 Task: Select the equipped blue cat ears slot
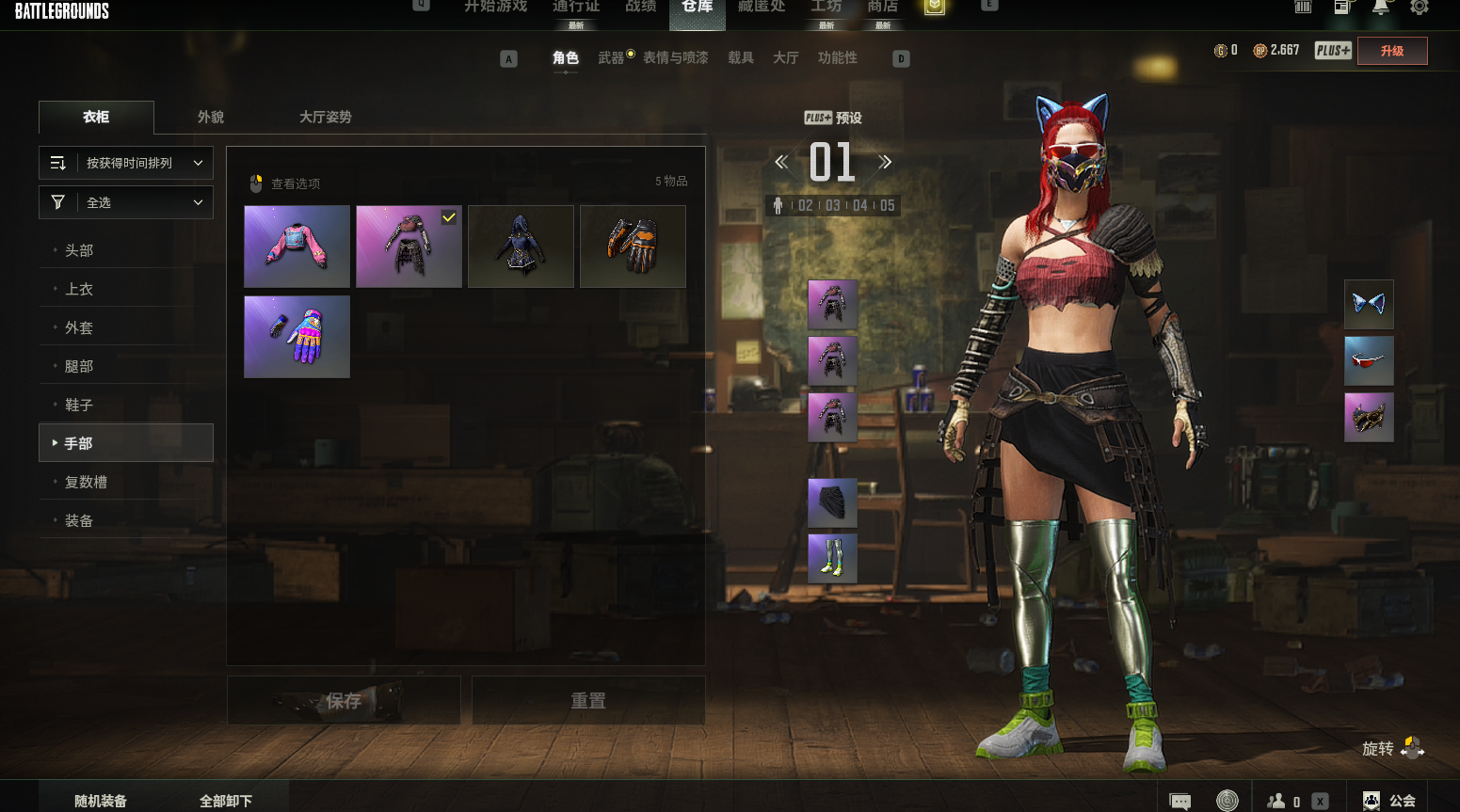(1369, 304)
